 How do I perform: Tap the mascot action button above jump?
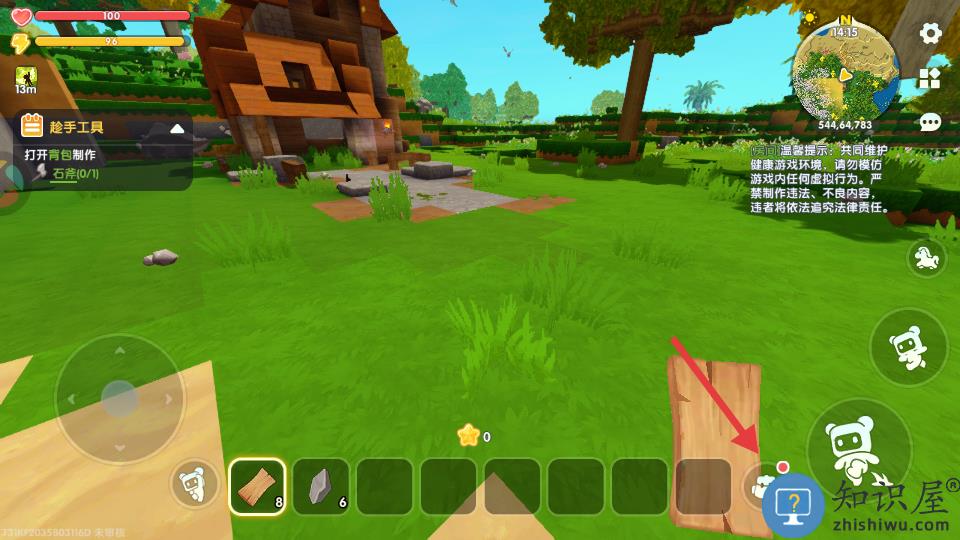908,348
